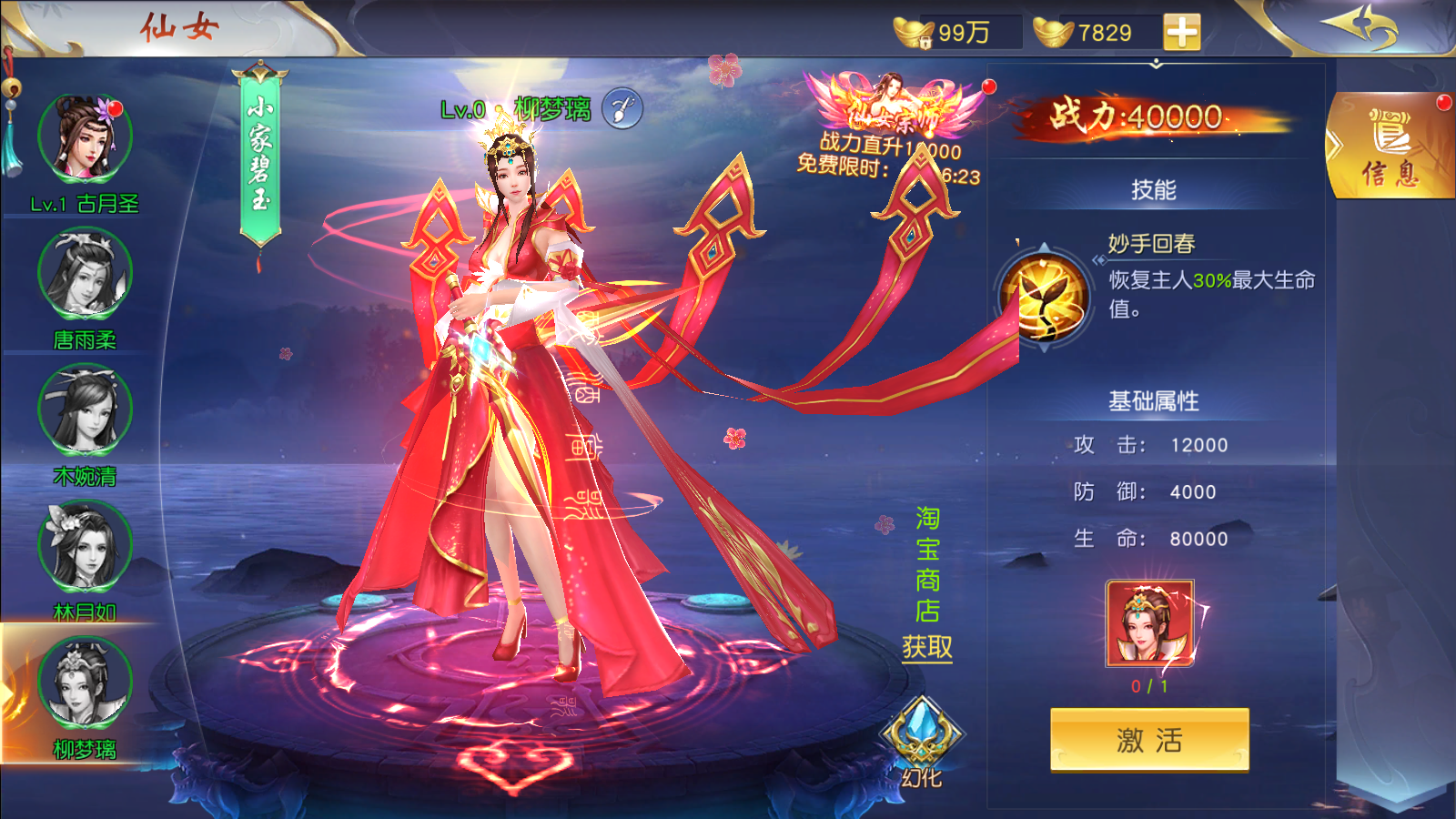The image size is (1456, 819).
Task: Go back using the arrow button
Action: [1361, 27]
